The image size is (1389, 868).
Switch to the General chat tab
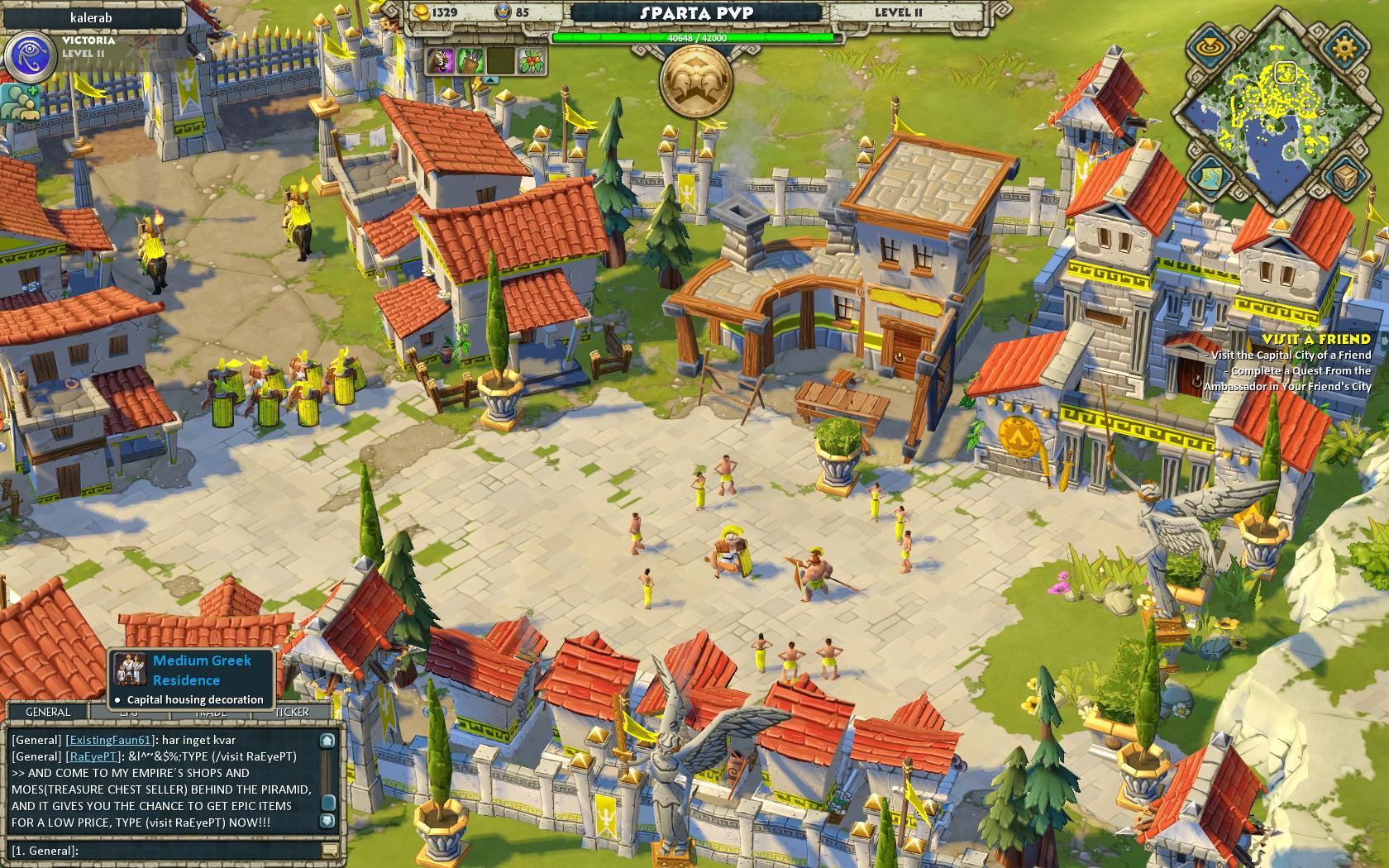tap(48, 712)
